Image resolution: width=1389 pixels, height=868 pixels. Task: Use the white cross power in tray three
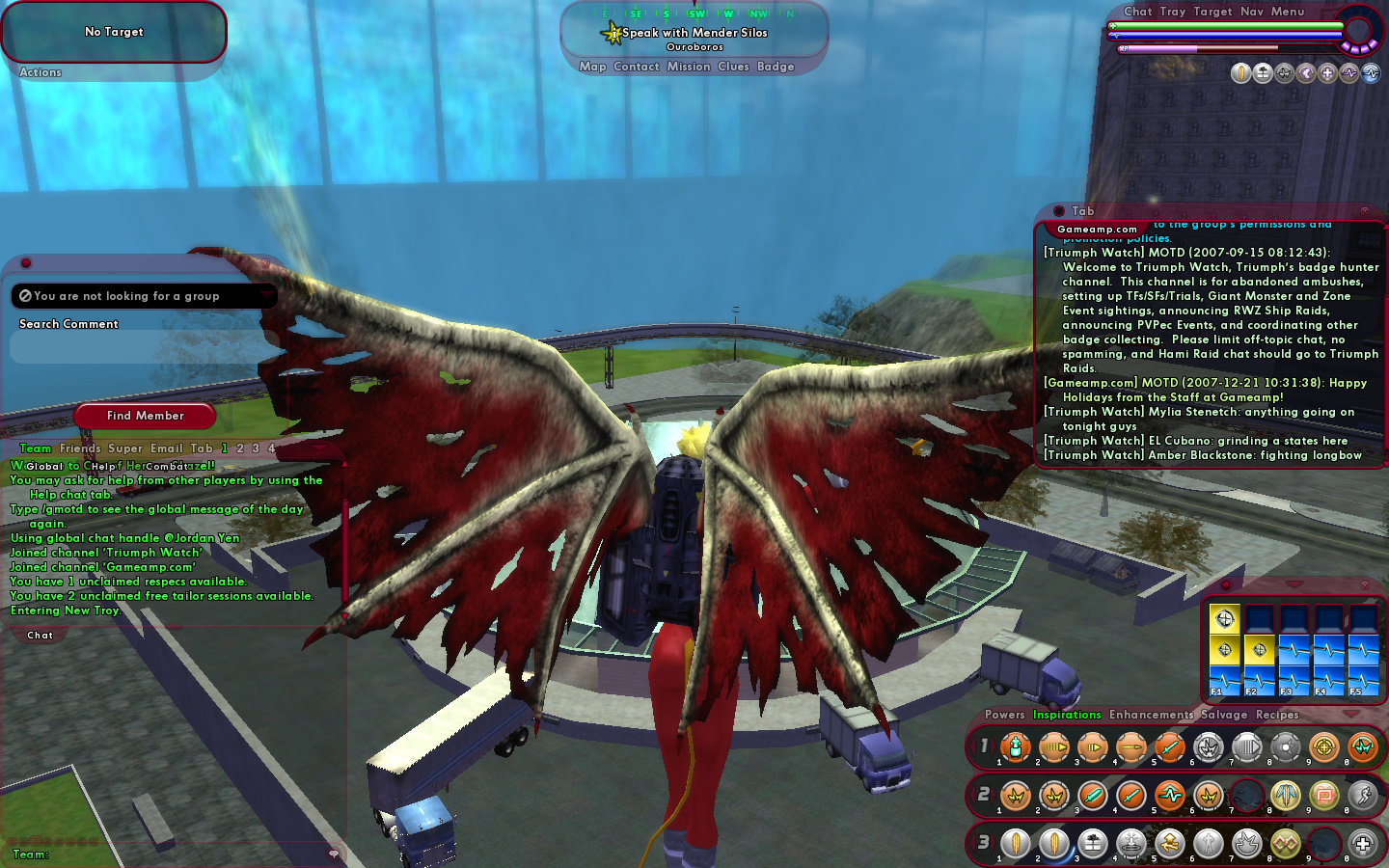pos(1362,844)
